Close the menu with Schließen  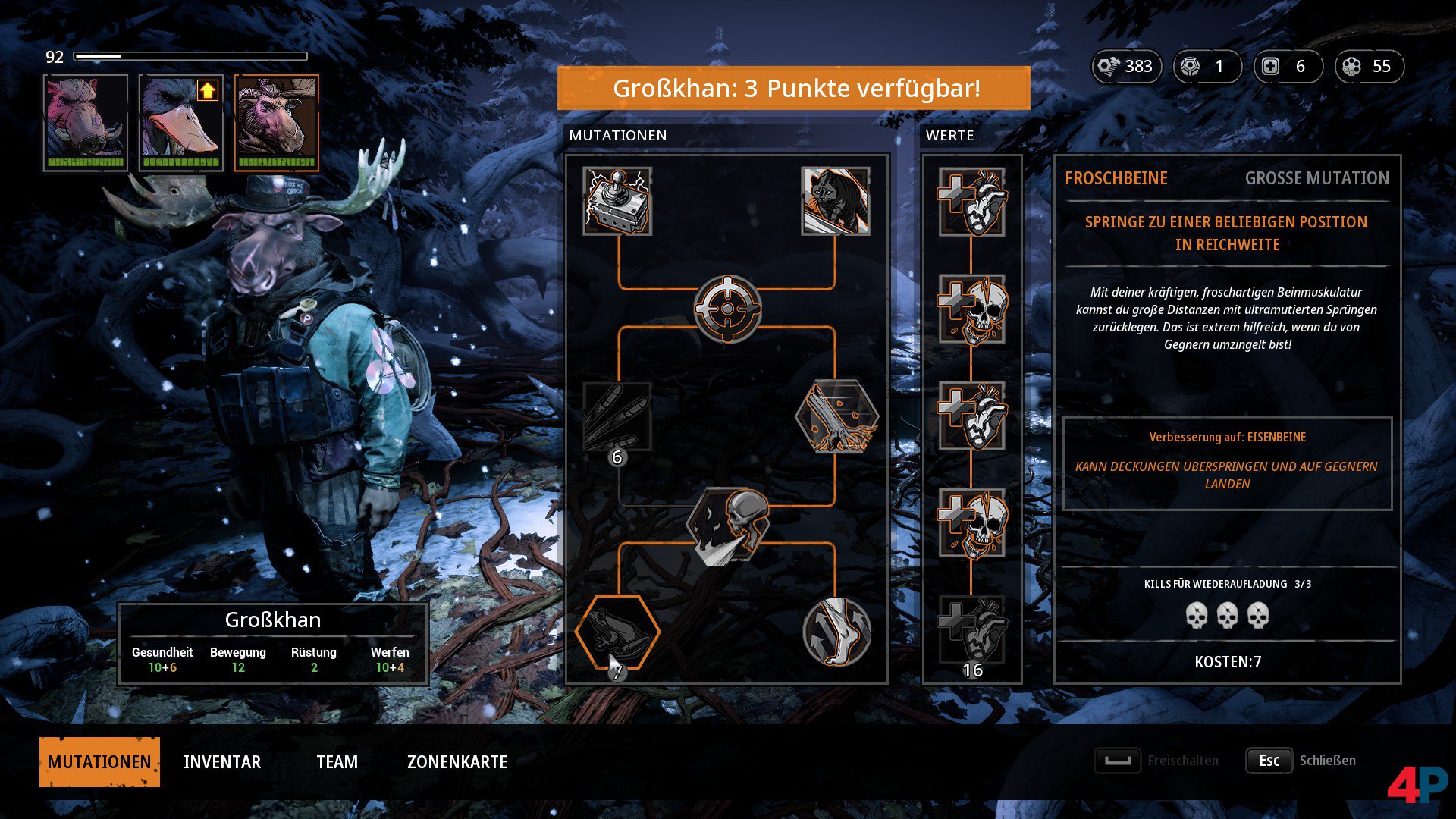point(1301,761)
